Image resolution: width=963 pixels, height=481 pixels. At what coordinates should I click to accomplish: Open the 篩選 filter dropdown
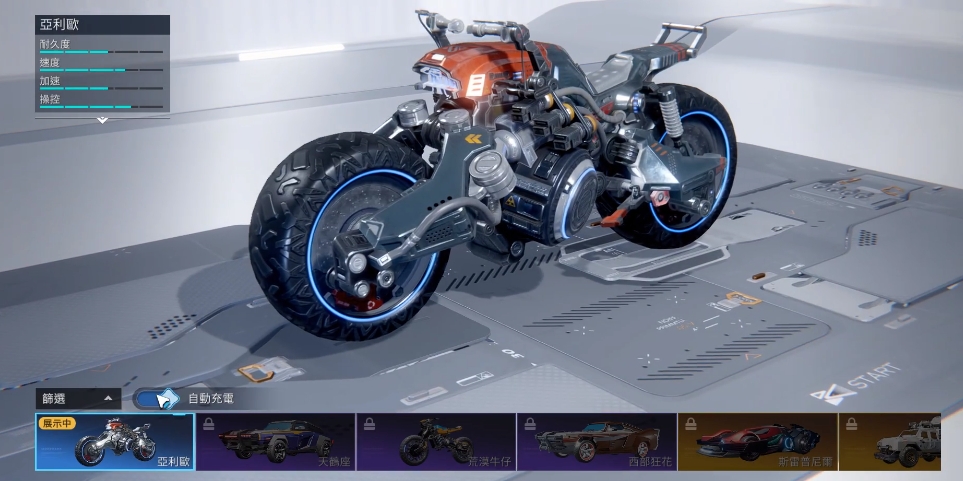(78, 398)
